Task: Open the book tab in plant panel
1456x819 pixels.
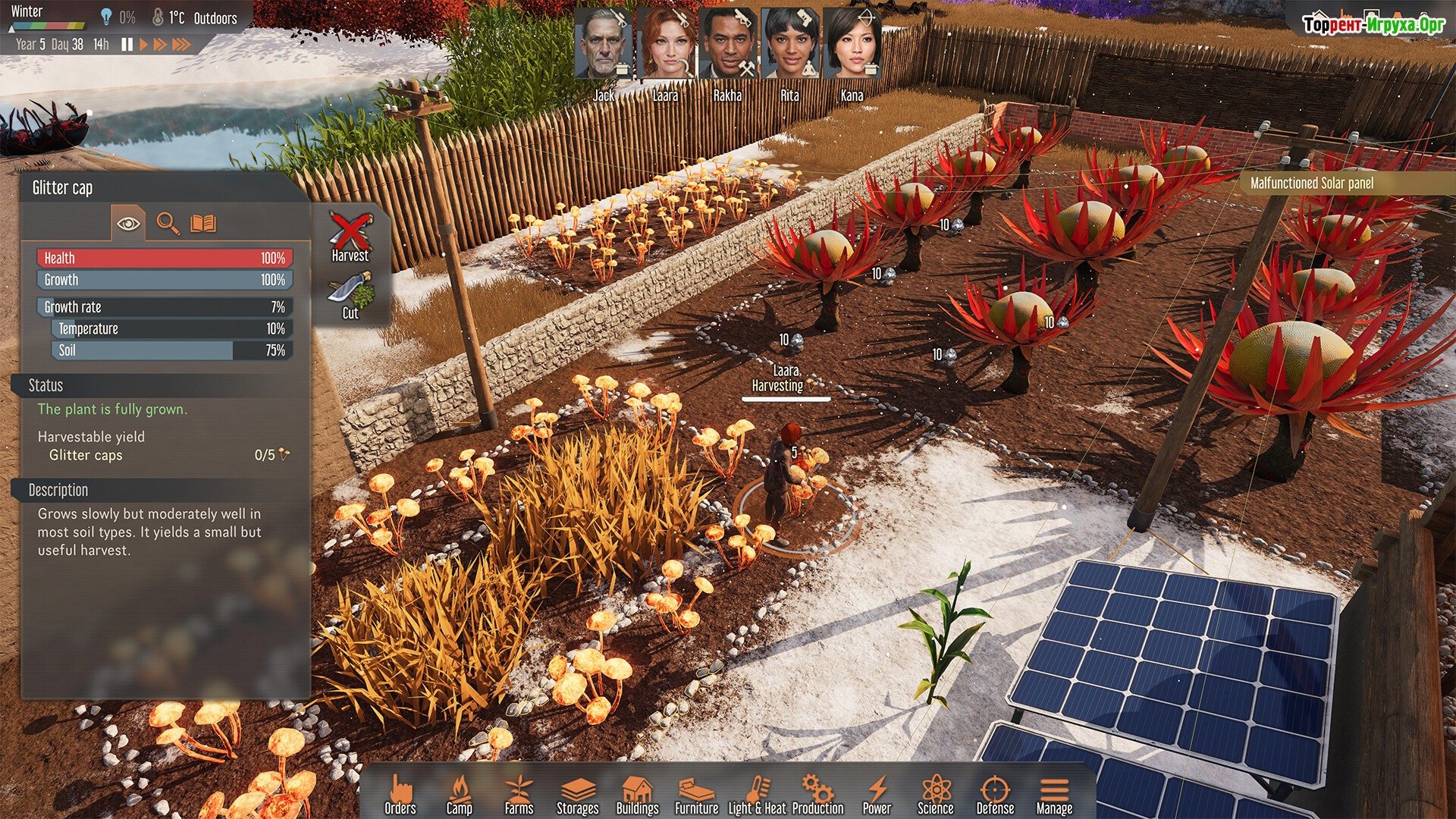Action: pyautogui.click(x=203, y=223)
